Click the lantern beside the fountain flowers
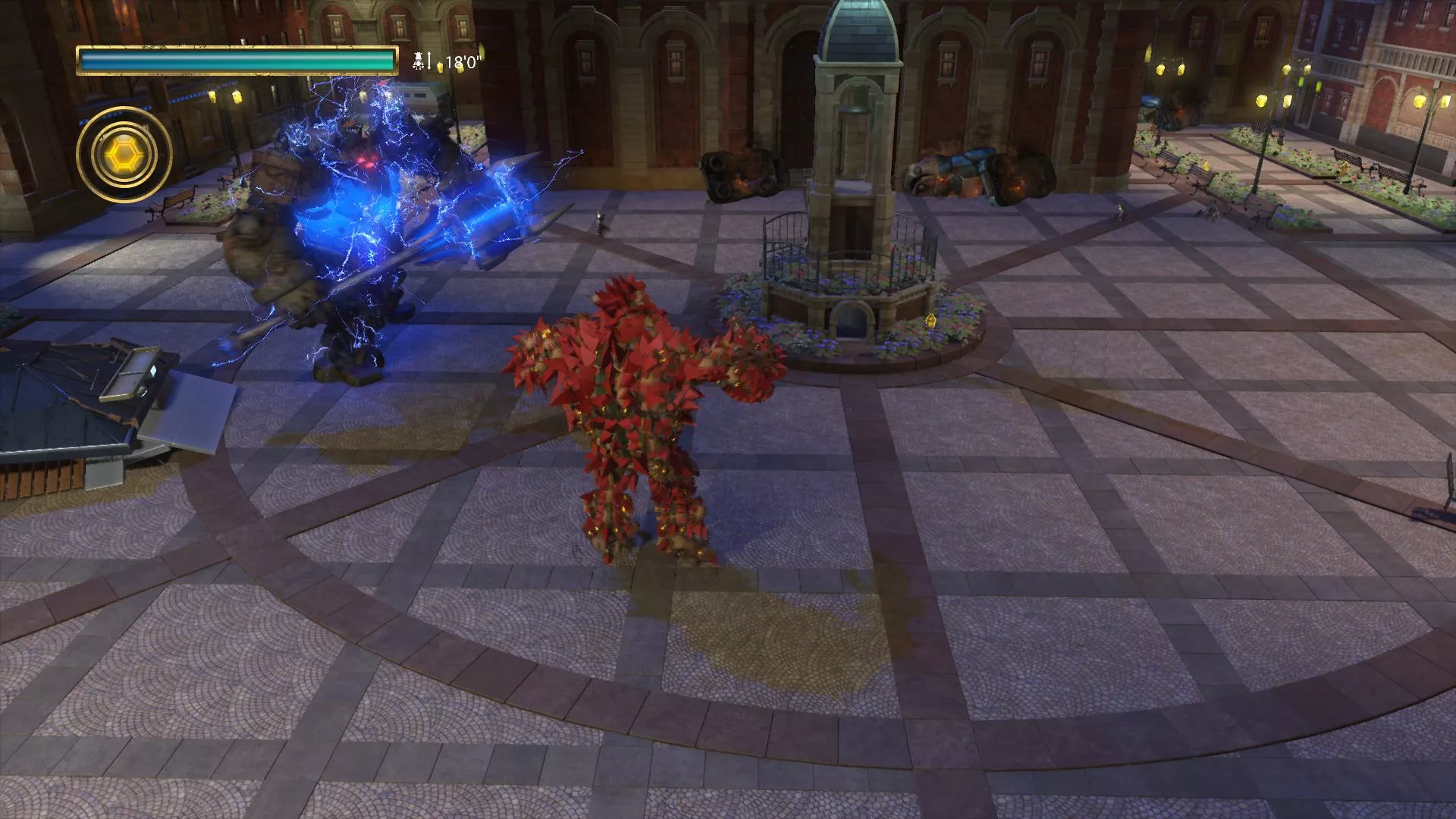The image size is (1456, 819). pos(930,320)
